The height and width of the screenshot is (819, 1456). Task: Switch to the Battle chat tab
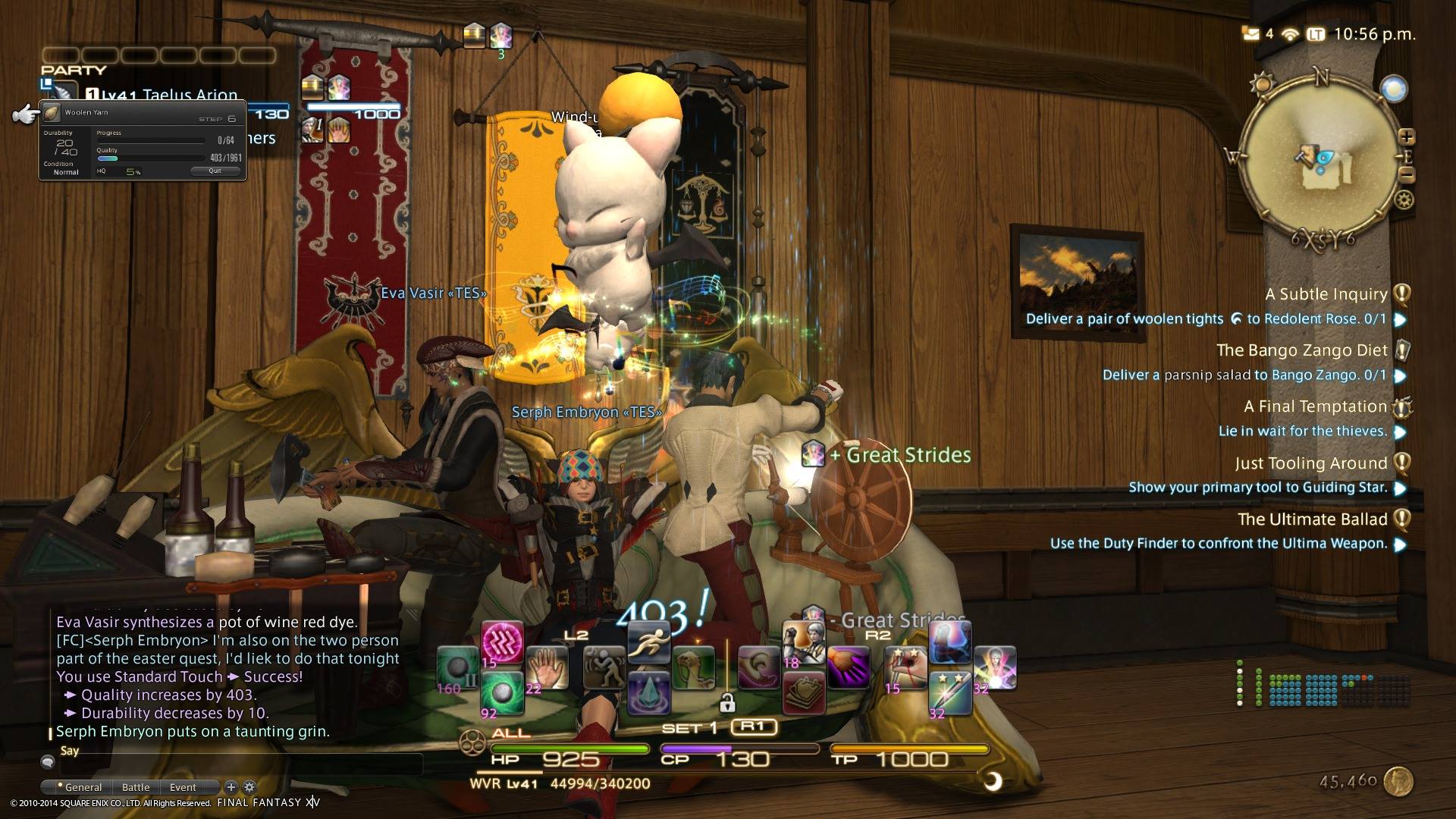coord(136,787)
